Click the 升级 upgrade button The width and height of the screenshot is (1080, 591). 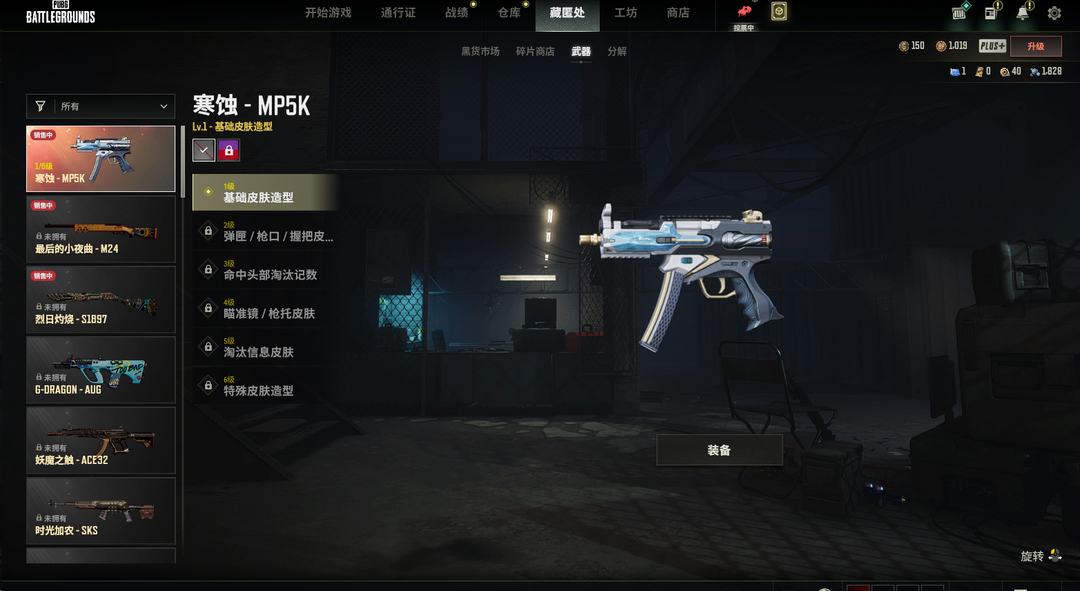tap(1035, 46)
